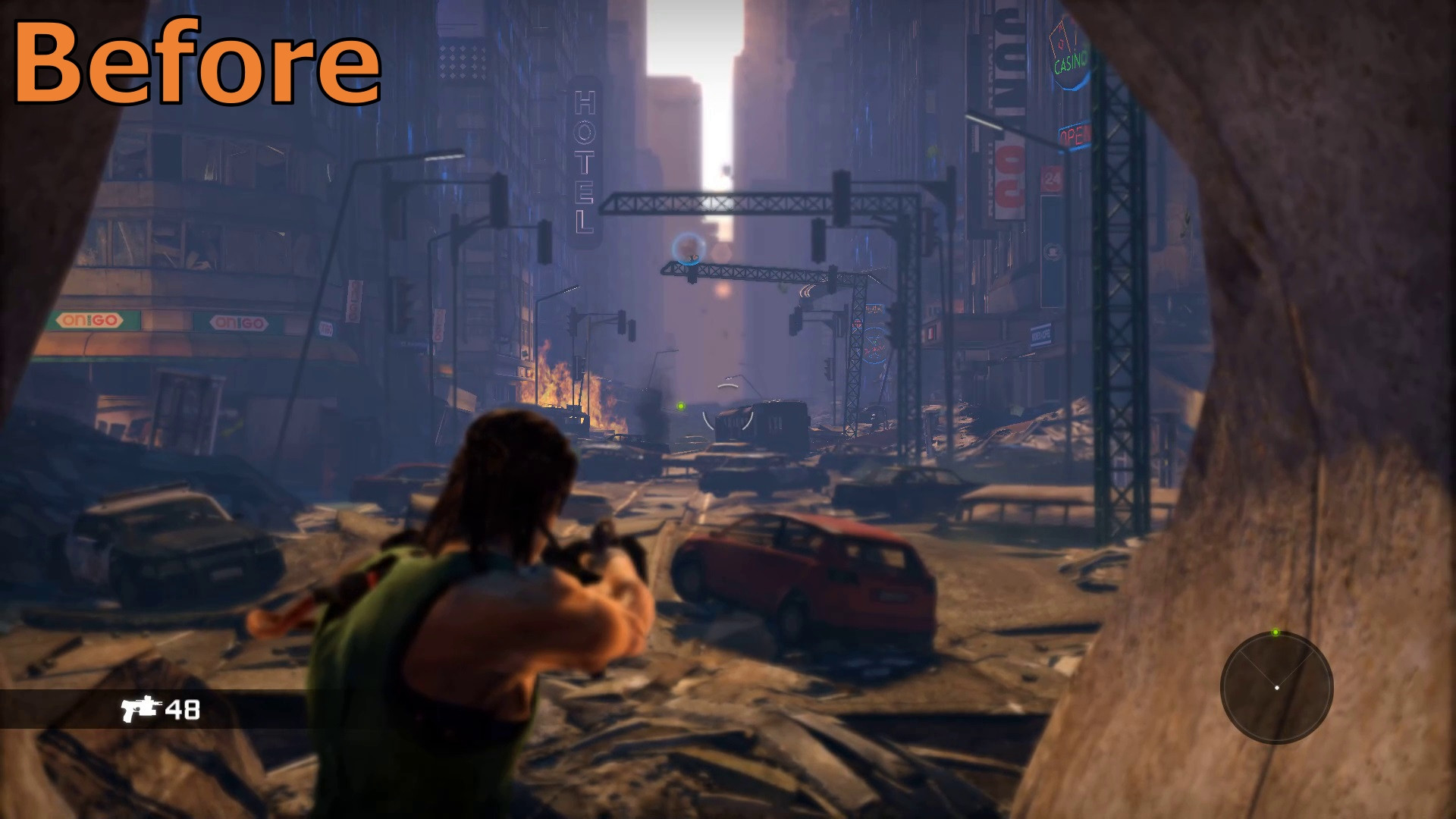Image resolution: width=1456 pixels, height=819 pixels.
Task: Click the blue circular indicator above the gantry truss
Action: (687, 249)
